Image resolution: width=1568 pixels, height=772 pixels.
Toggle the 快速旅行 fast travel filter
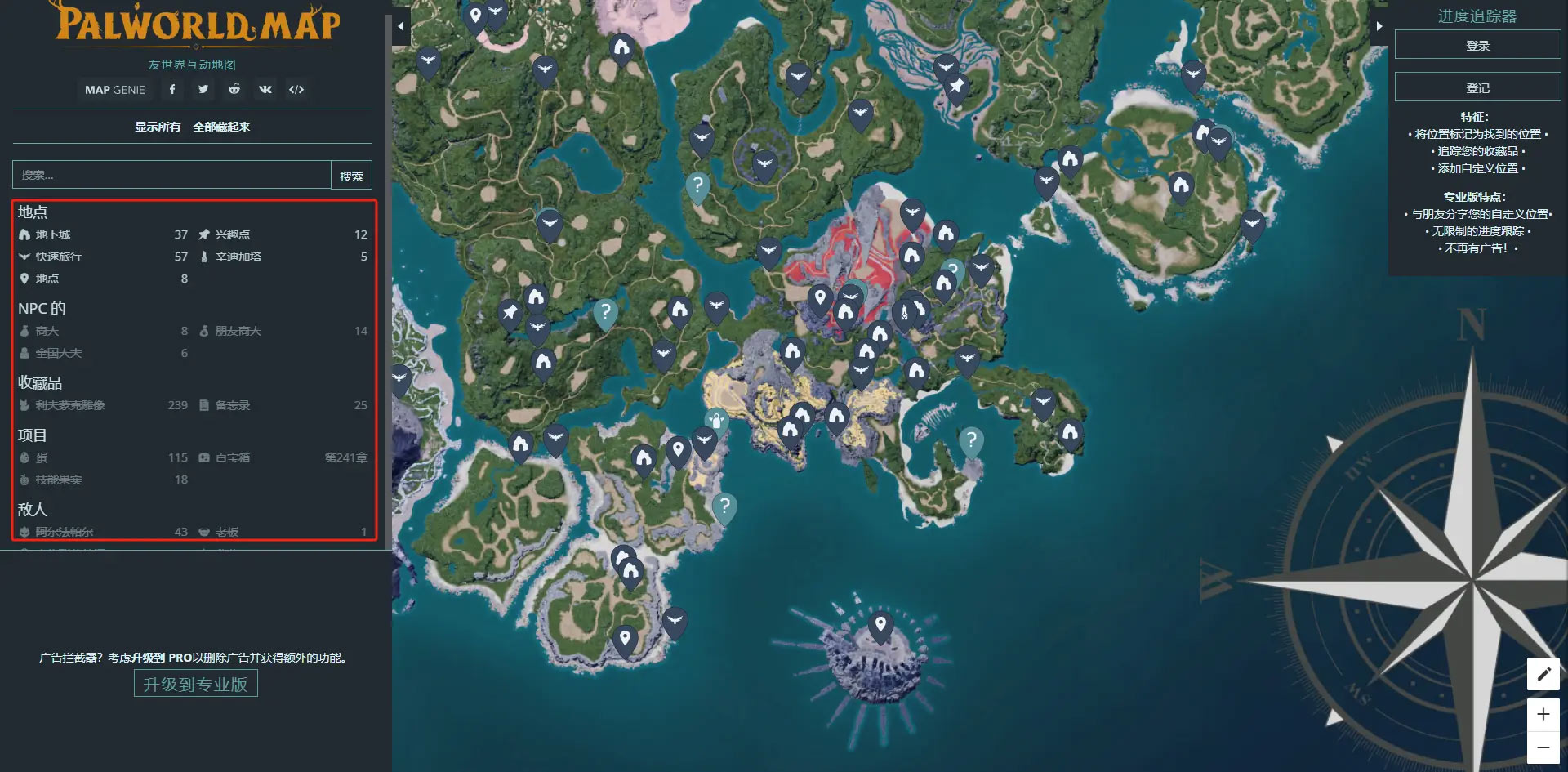tap(58, 257)
